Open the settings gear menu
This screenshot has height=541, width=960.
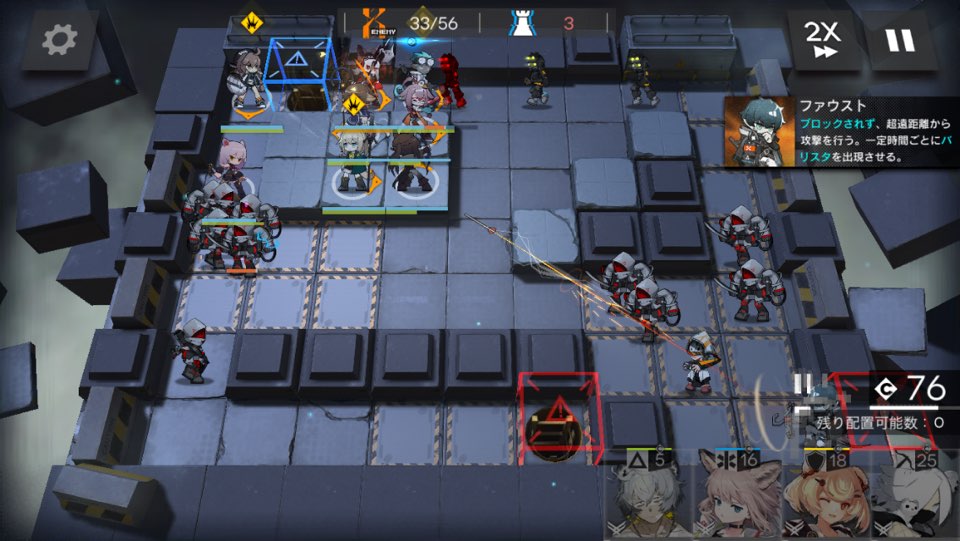coord(59,41)
